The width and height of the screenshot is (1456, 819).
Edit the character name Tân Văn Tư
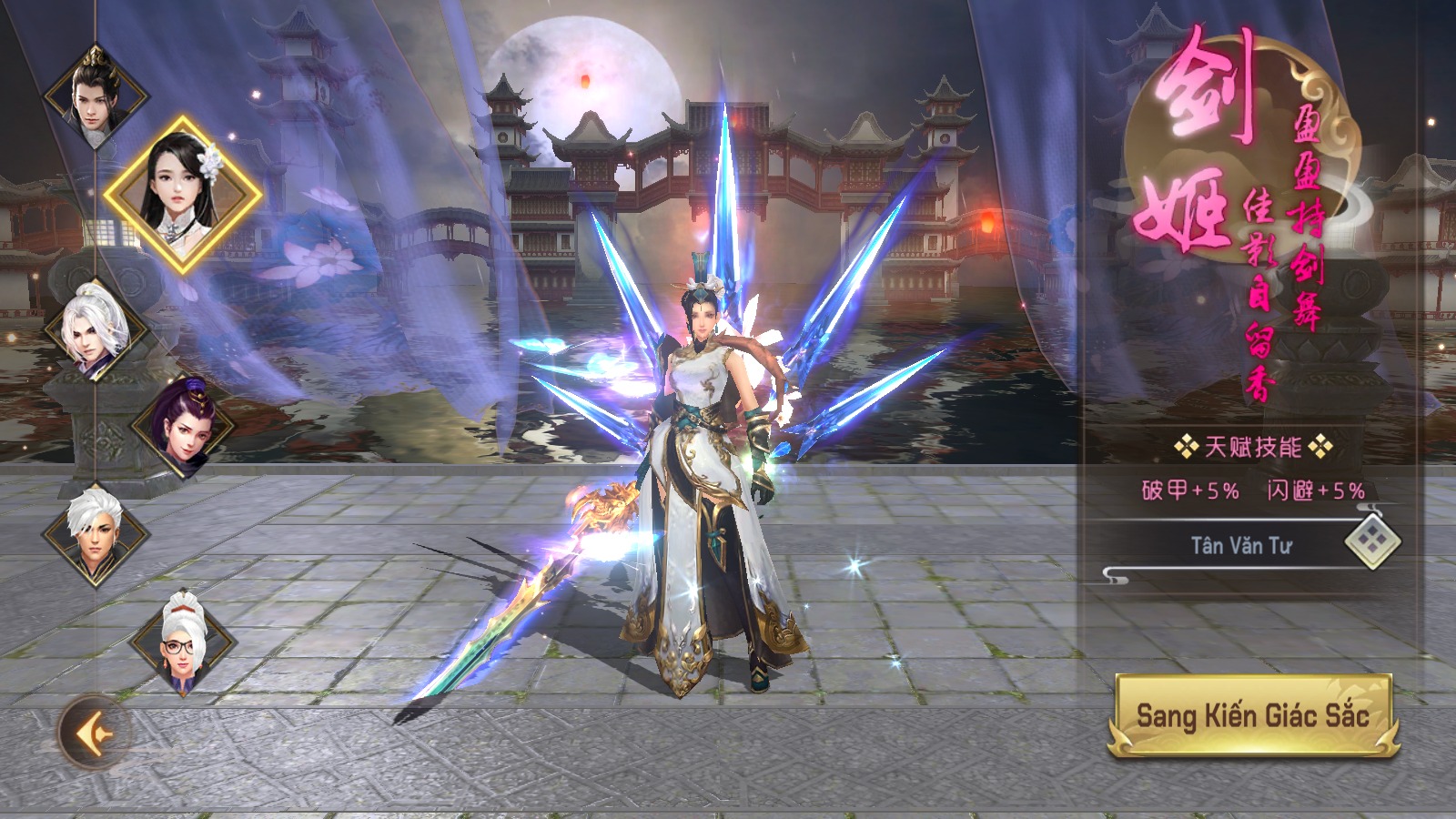pos(1241,545)
